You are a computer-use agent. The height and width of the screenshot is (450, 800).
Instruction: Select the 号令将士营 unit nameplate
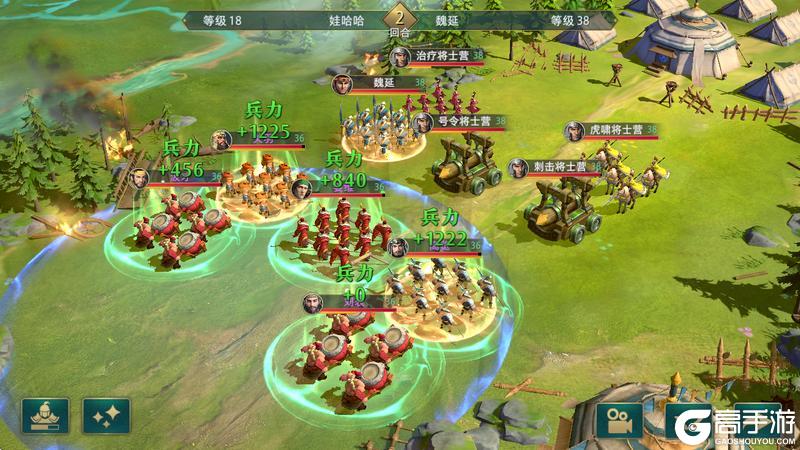click(x=462, y=121)
